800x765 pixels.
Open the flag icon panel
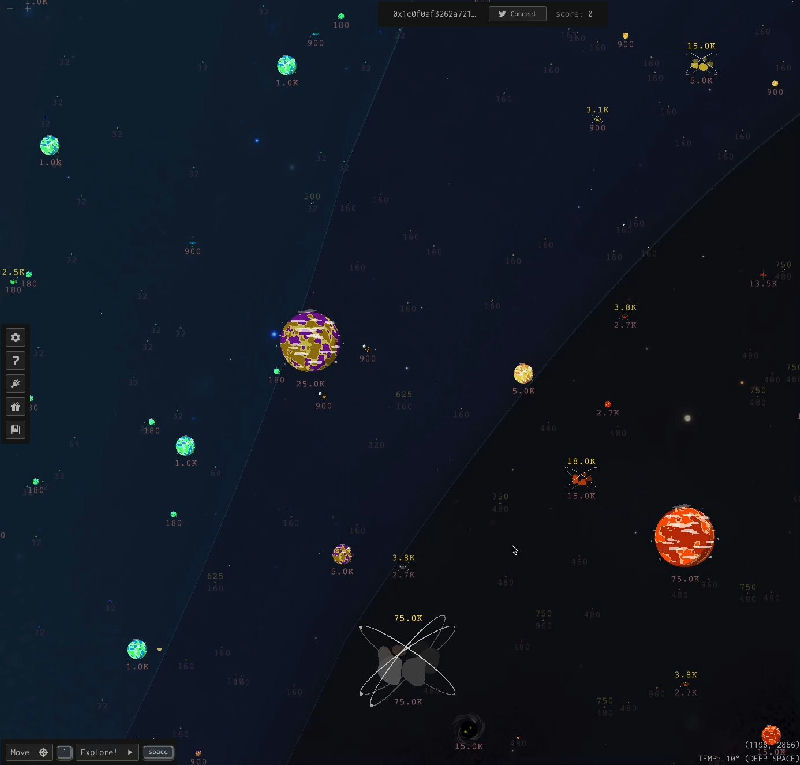pos(16,430)
